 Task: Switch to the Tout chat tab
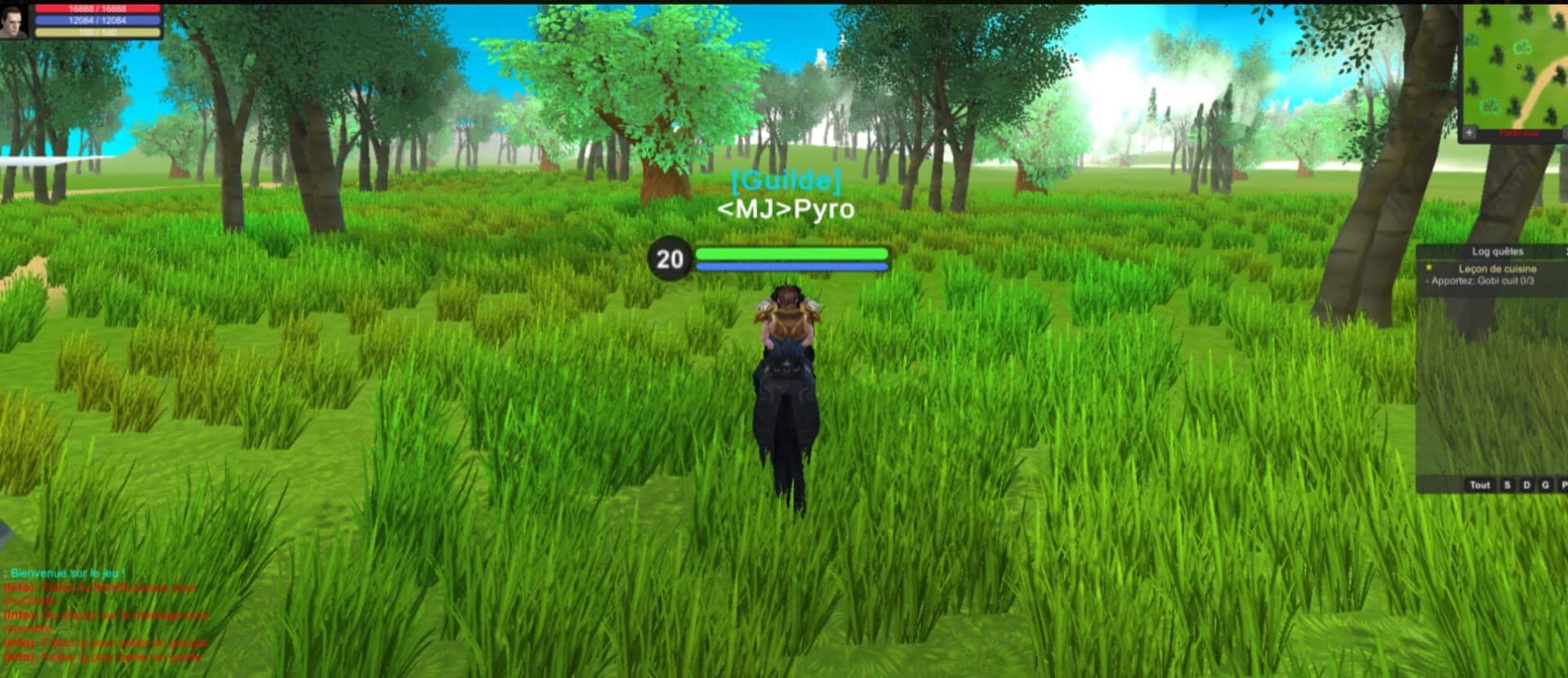[1480, 485]
